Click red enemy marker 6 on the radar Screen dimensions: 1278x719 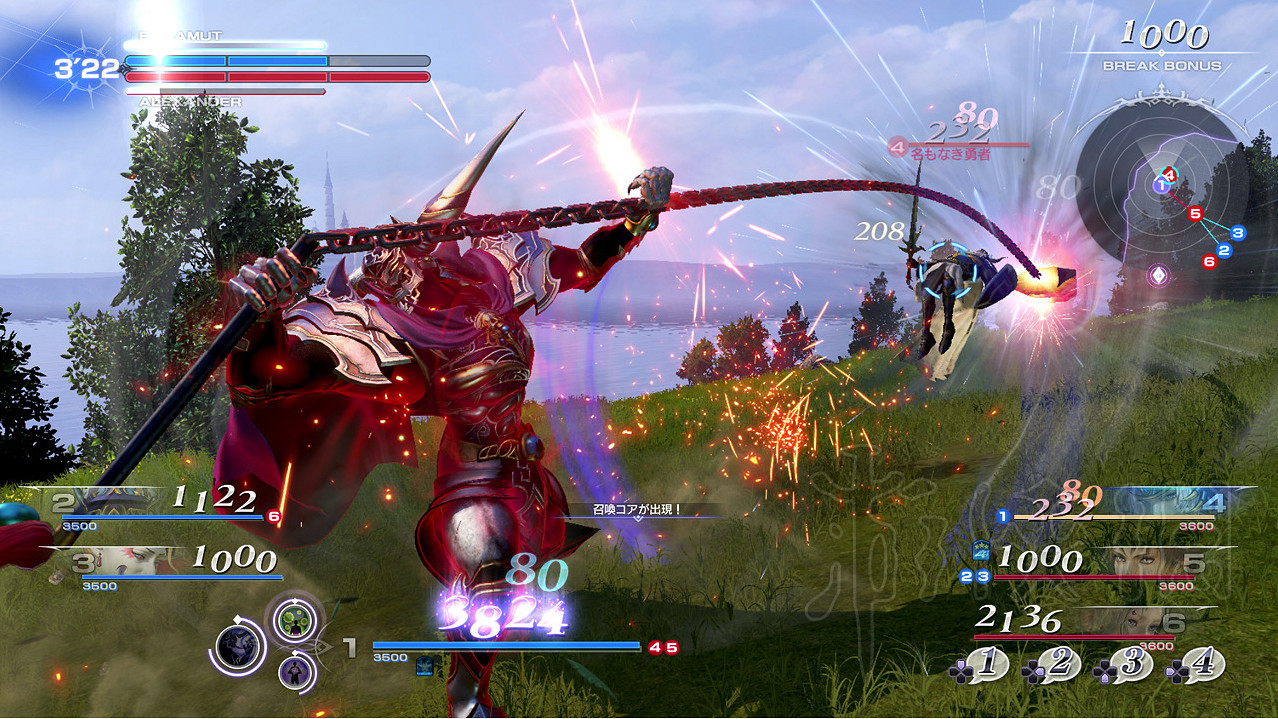pos(1209,261)
